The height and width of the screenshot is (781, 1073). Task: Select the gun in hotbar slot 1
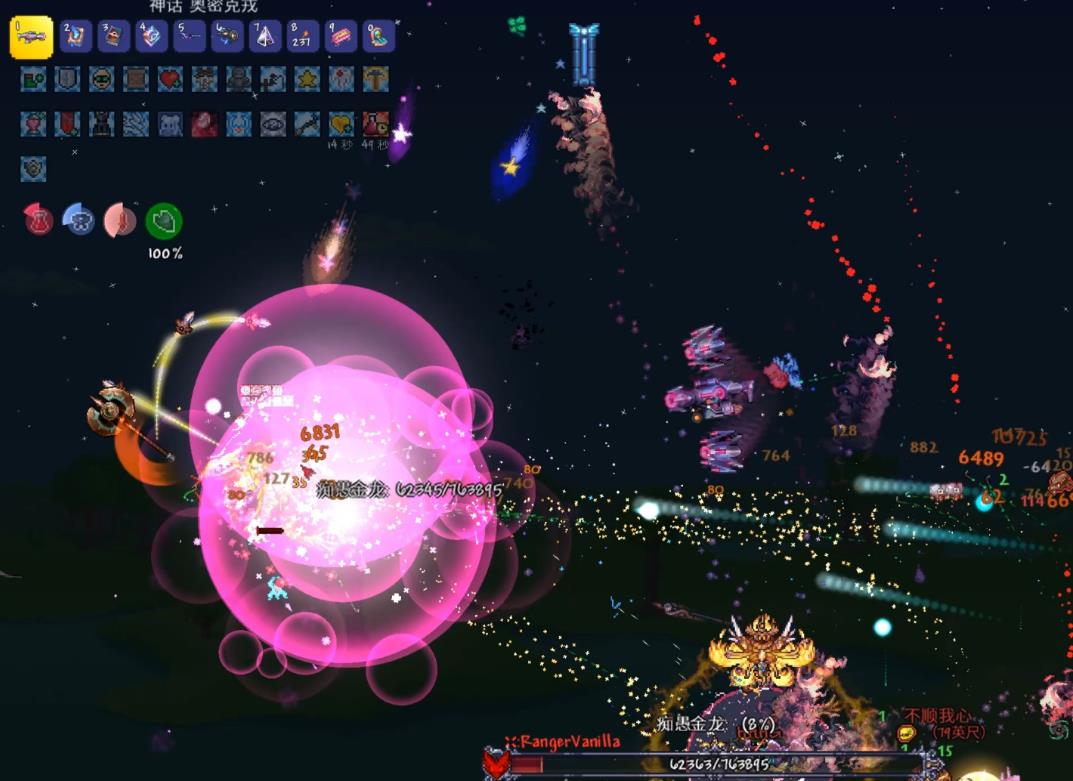pos(31,37)
